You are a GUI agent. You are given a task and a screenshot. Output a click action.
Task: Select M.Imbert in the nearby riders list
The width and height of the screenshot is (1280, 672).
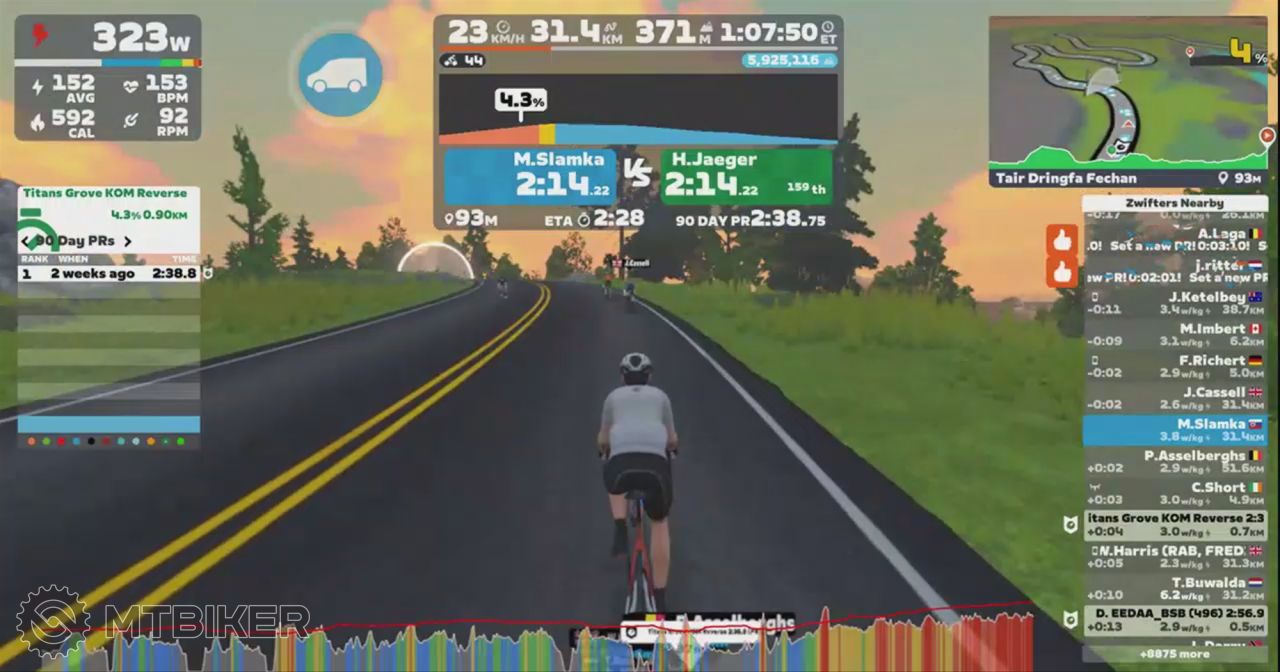click(x=1175, y=335)
